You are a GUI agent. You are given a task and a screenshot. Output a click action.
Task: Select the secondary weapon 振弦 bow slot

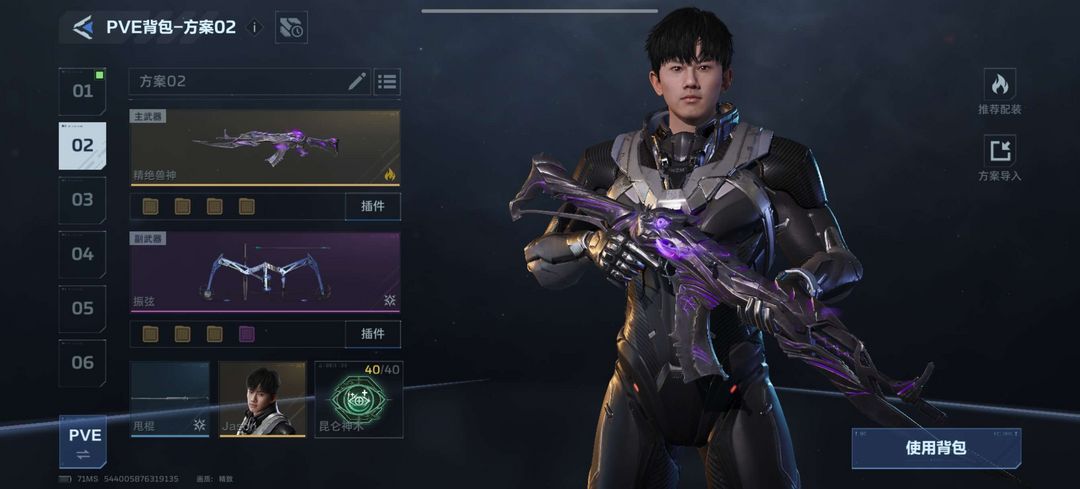coord(265,272)
